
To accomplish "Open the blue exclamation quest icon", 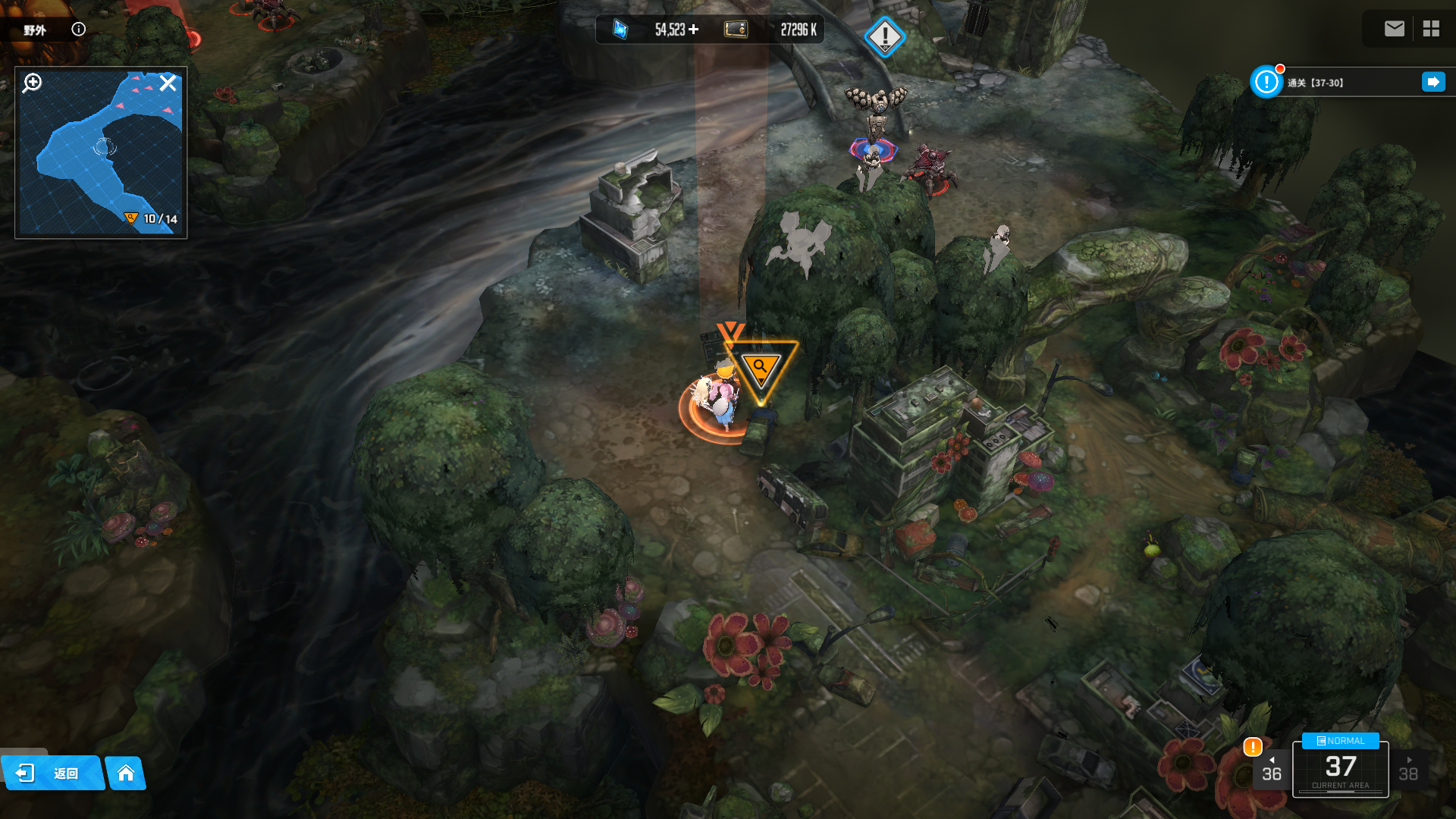I will 1266,82.
